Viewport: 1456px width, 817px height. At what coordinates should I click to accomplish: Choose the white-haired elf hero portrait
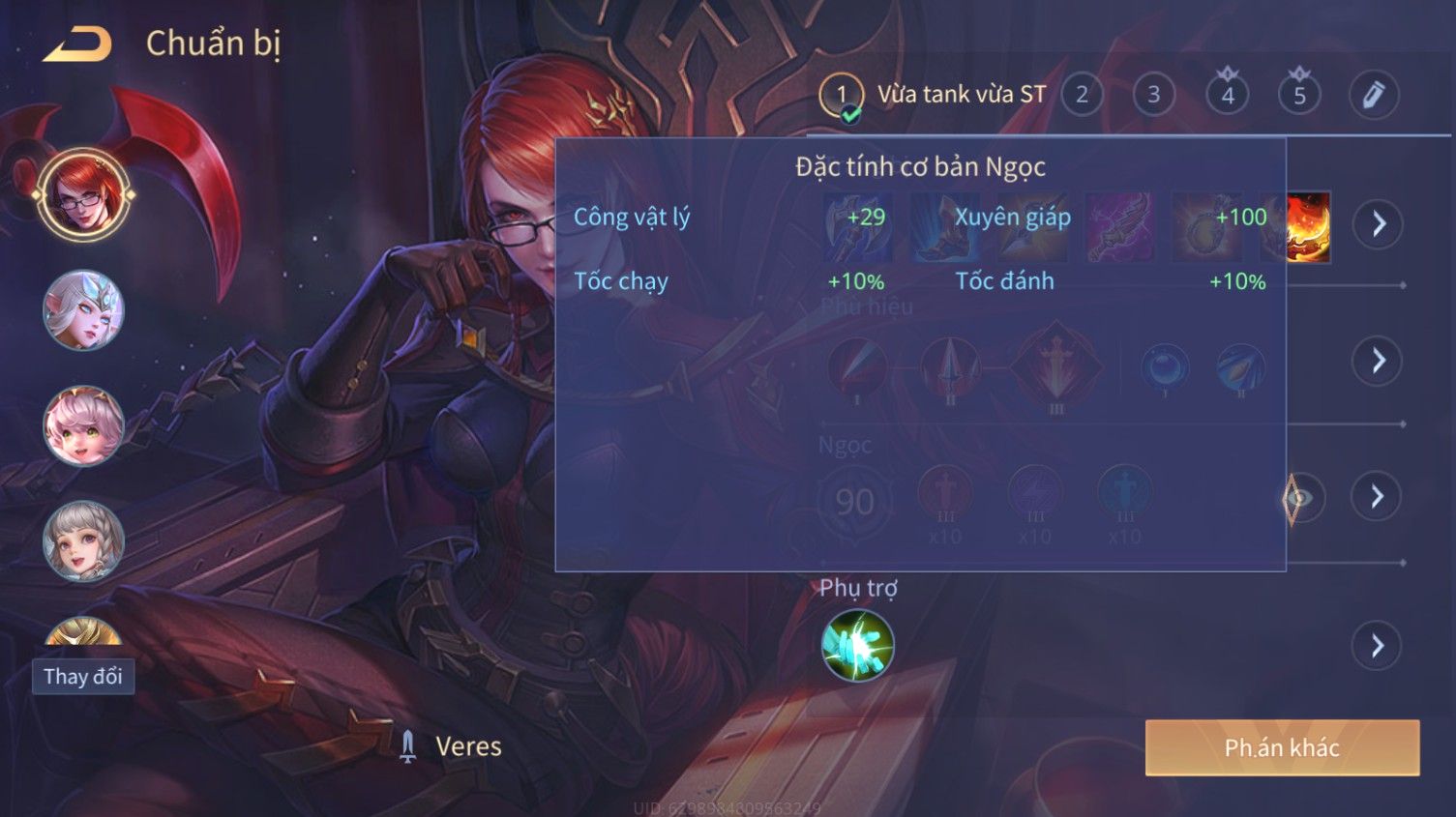coord(83,310)
